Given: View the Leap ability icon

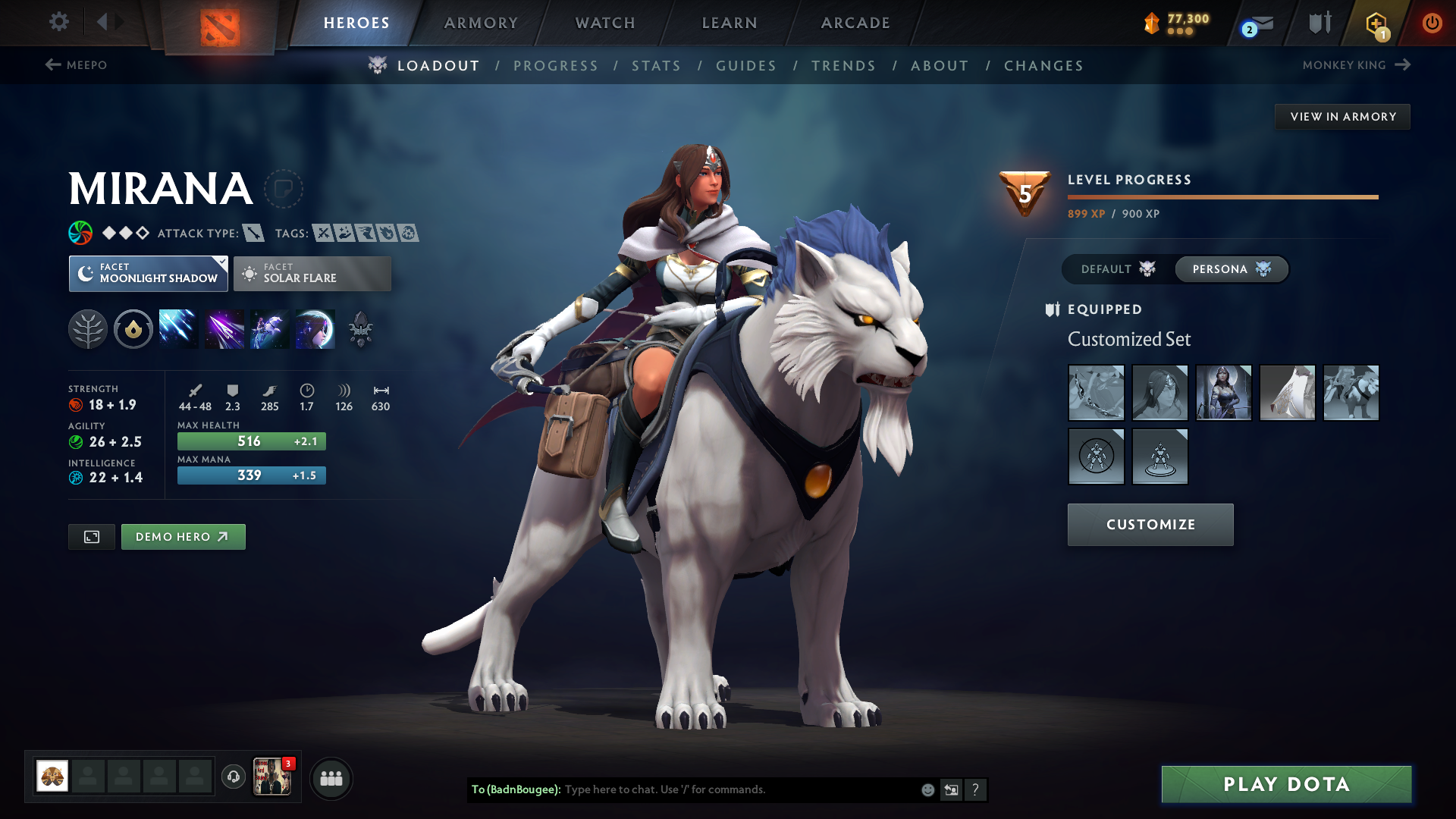Looking at the screenshot, I should click(269, 328).
